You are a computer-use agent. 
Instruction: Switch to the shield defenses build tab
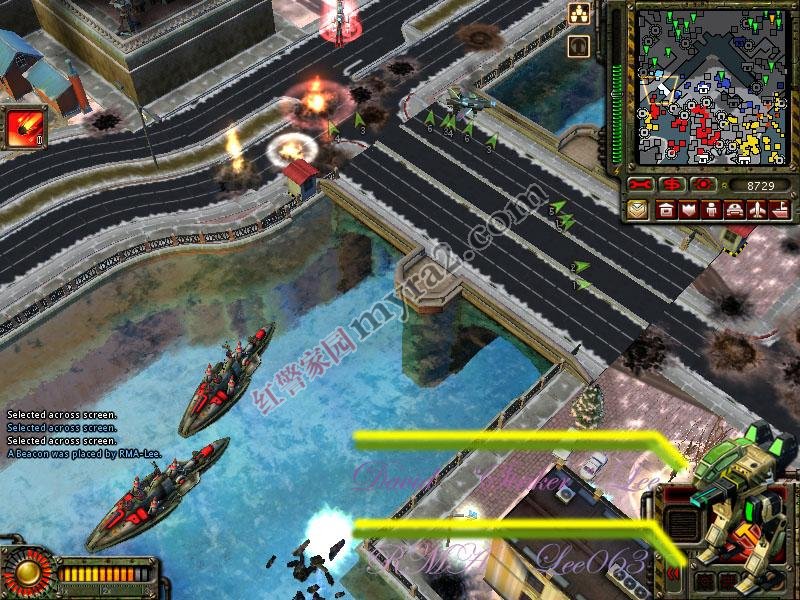[x=688, y=210]
